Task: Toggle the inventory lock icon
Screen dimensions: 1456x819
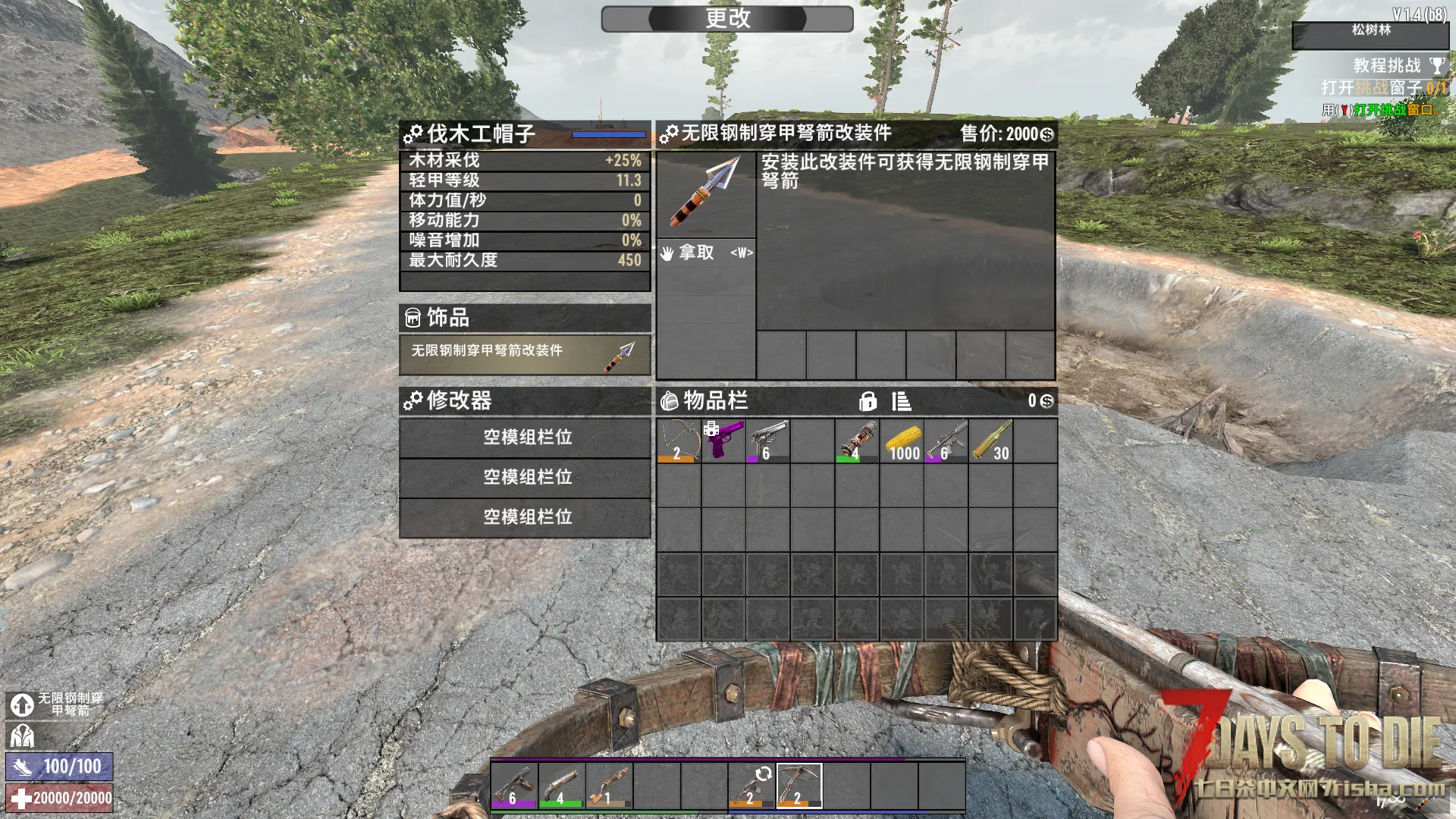Action: 868,401
